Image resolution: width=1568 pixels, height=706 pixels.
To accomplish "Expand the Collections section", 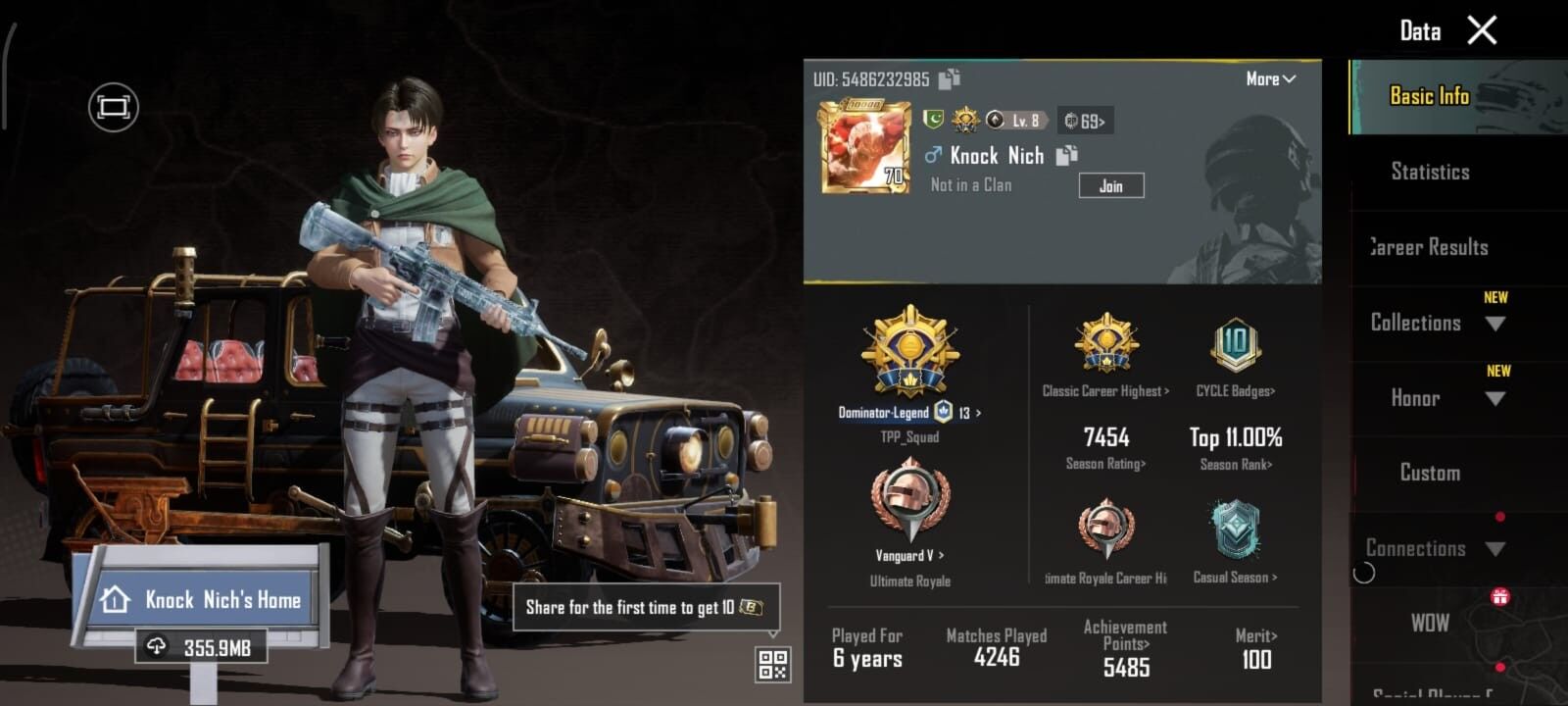I will (1437, 323).
